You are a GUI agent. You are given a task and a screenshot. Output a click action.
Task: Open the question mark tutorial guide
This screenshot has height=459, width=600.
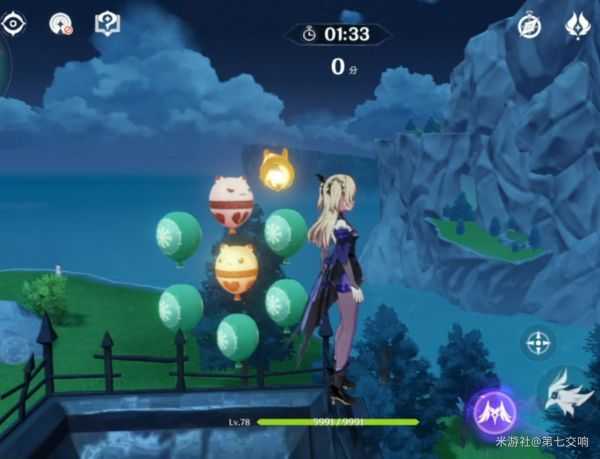tap(106, 23)
